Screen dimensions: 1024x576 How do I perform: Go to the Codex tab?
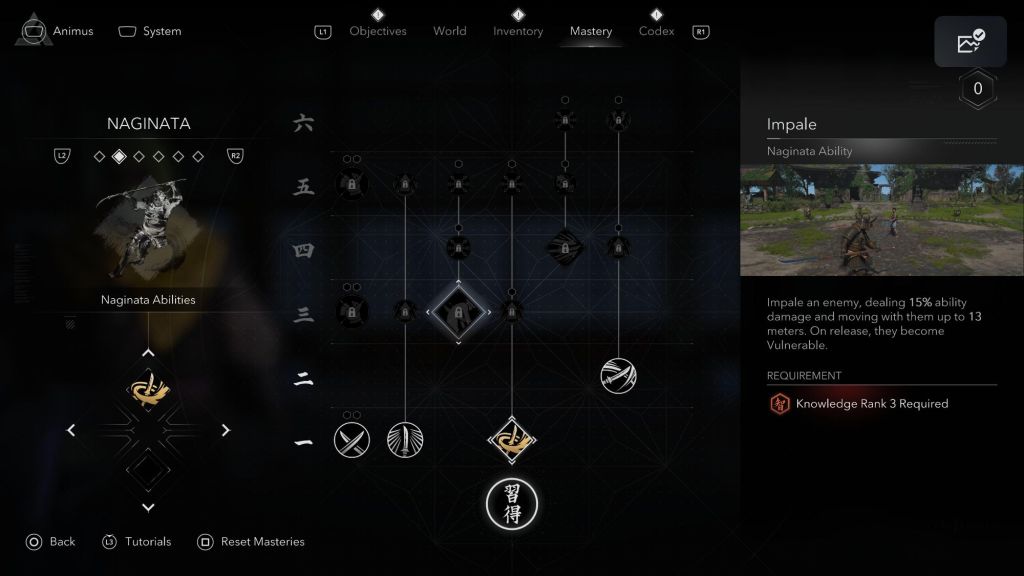coord(657,31)
